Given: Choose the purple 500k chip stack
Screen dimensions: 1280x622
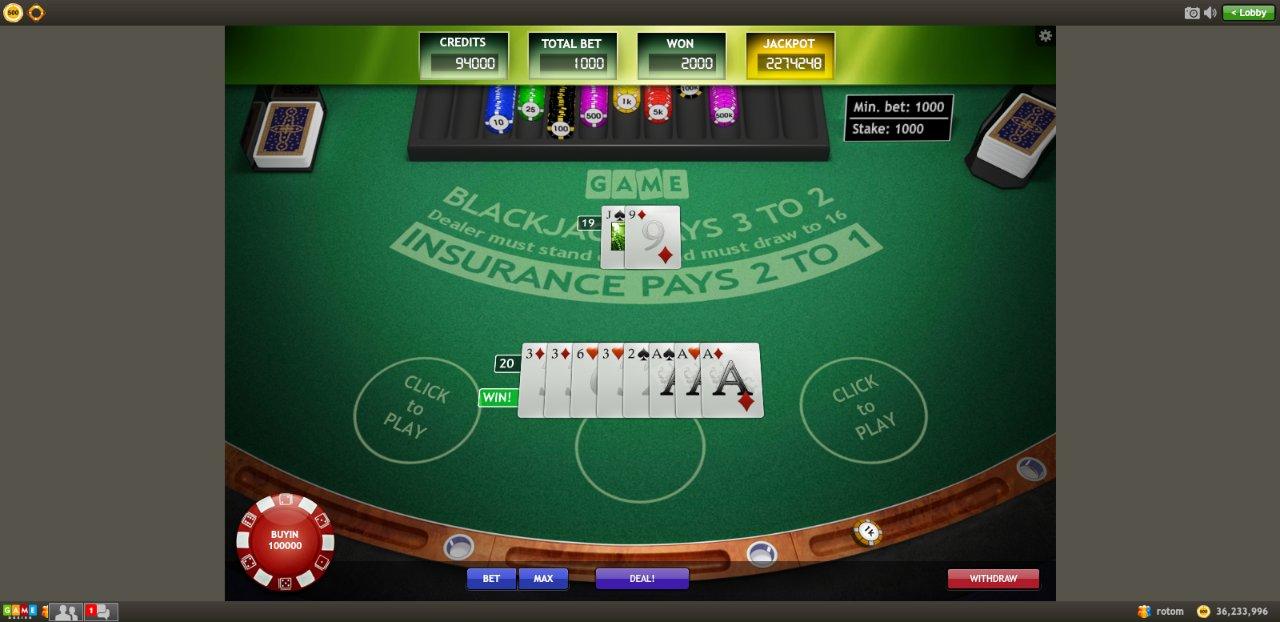Looking at the screenshot, I should coord(722,108).
